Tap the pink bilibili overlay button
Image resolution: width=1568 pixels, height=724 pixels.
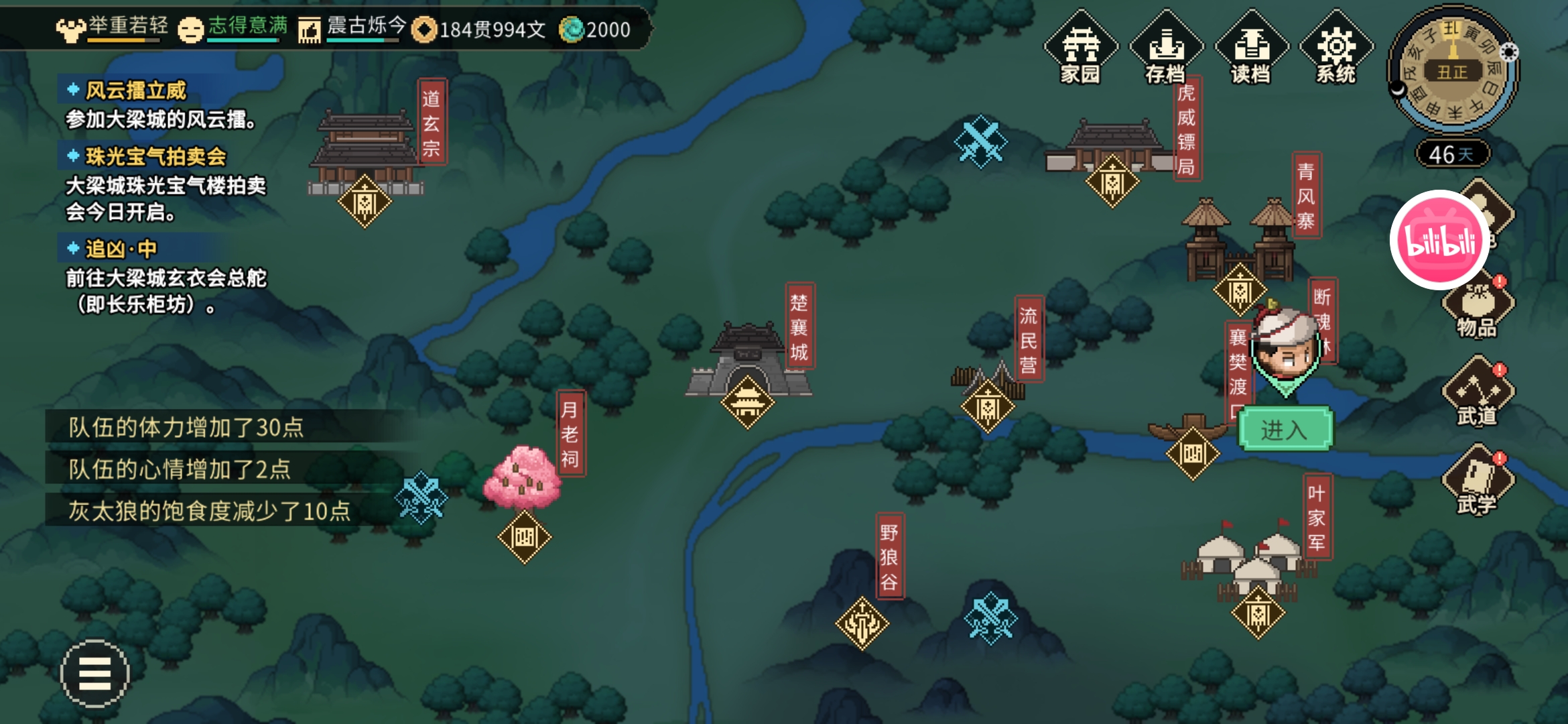1439,240
